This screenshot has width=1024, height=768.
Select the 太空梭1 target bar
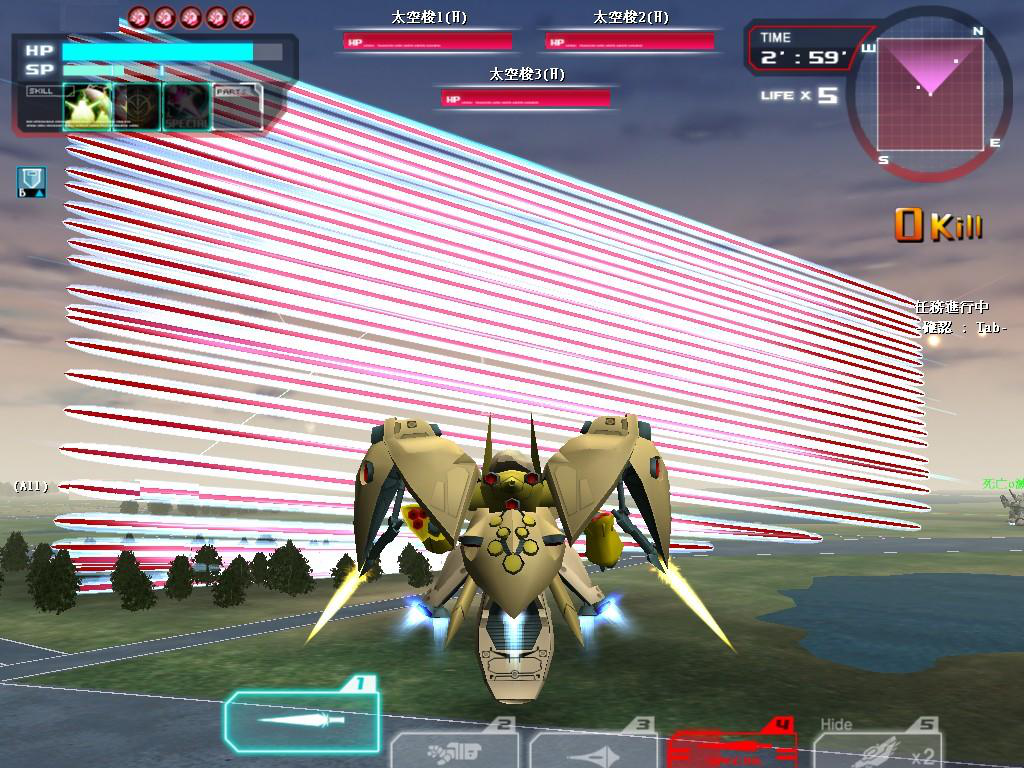click(x=428, y=41)
